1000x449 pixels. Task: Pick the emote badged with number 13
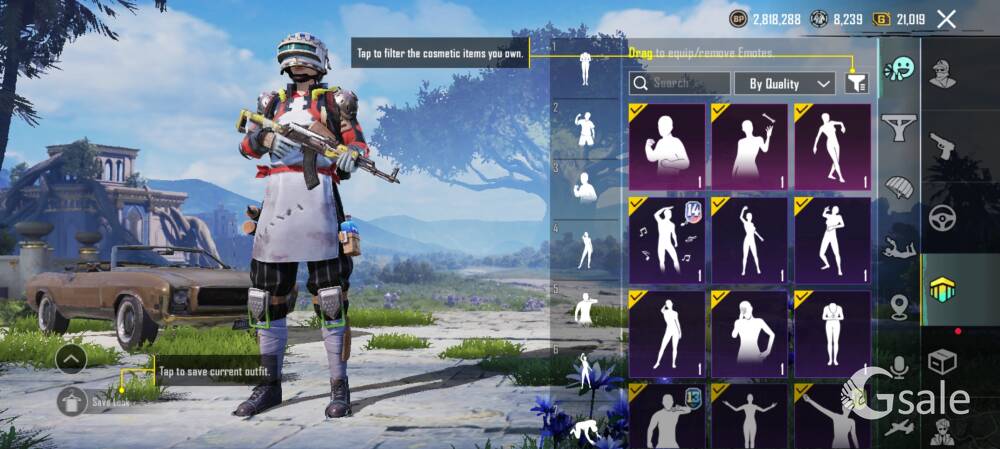[x=667, y=418]
